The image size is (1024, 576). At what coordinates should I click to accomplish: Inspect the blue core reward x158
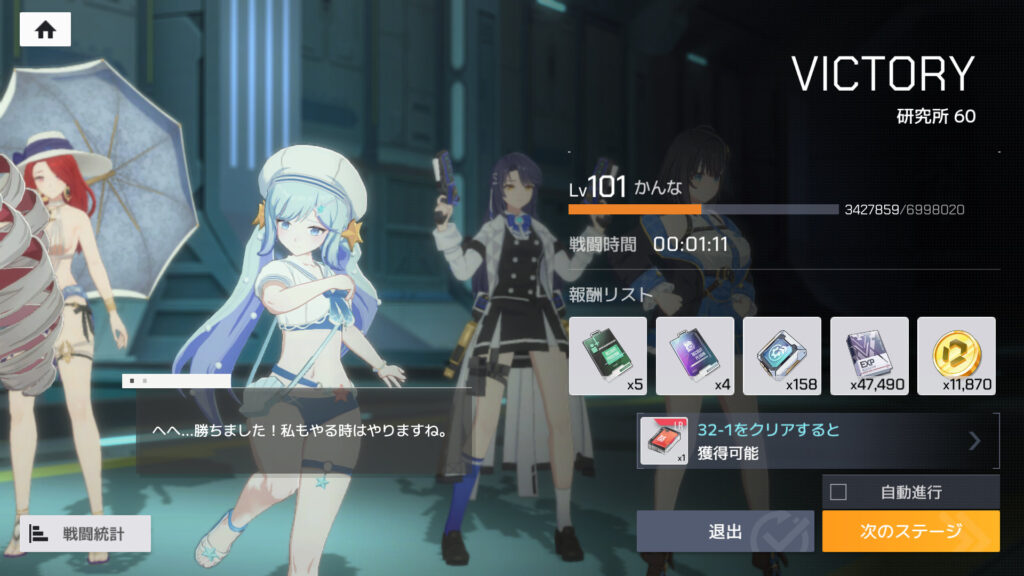point(781,355)
